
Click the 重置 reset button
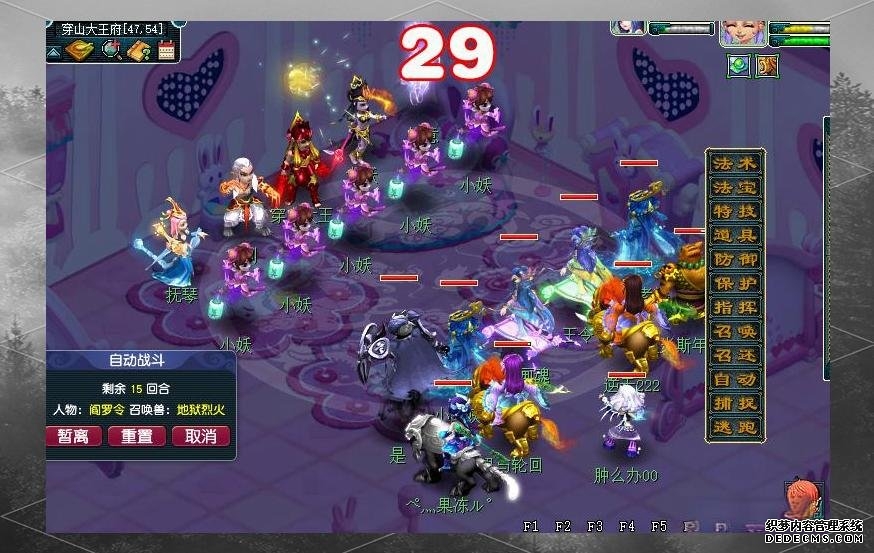(137, 436)
